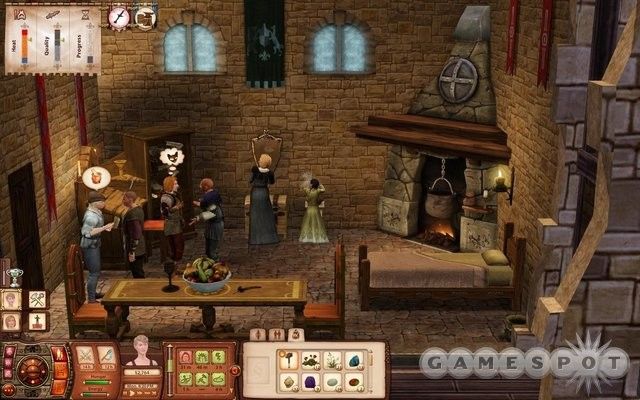Open the anvil crafting icon at the top
Image resolution: width=640 pixels, height=400 pixels.
point(145,17)
